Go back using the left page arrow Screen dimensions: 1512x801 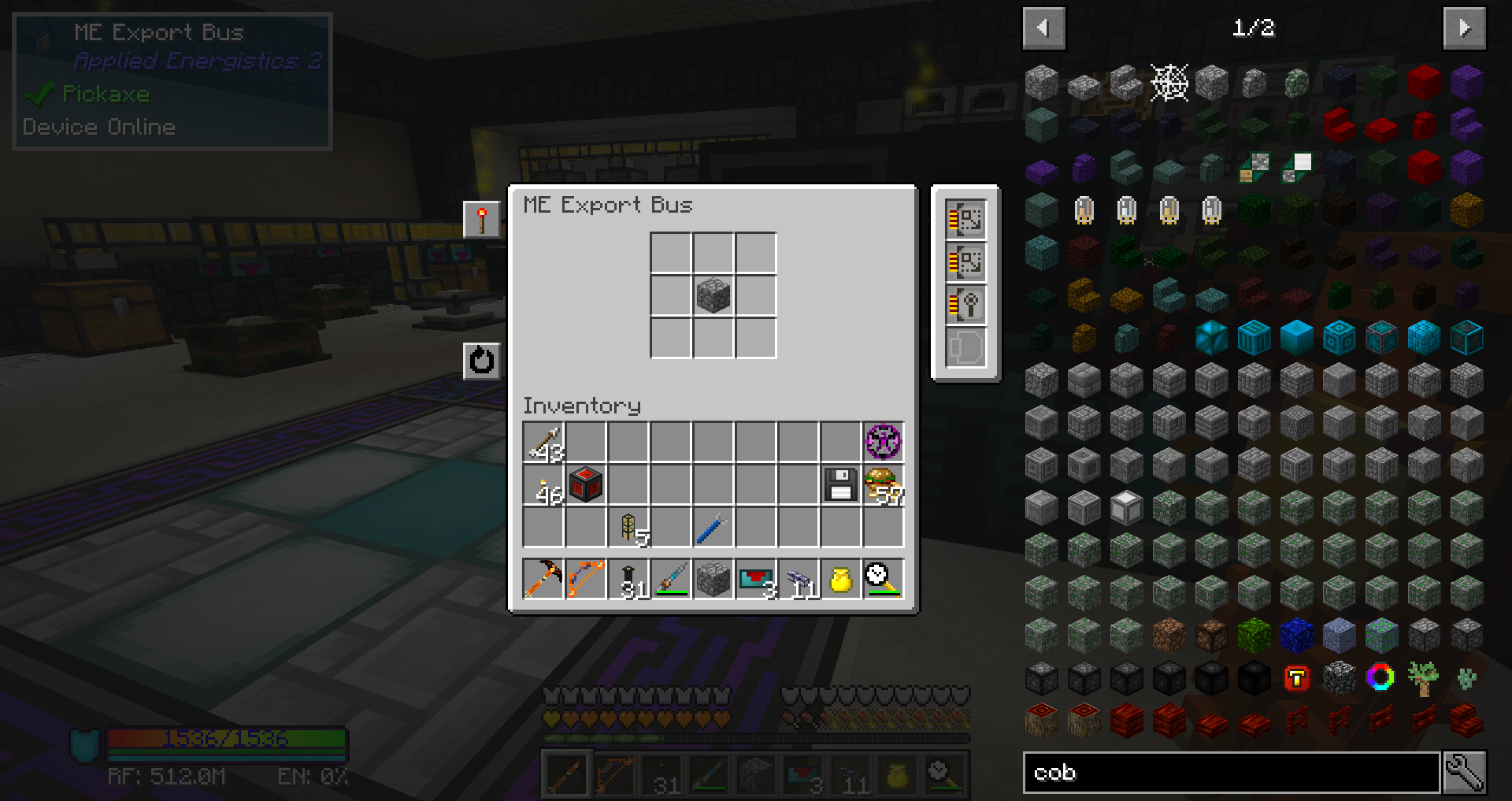[1043, 28]
